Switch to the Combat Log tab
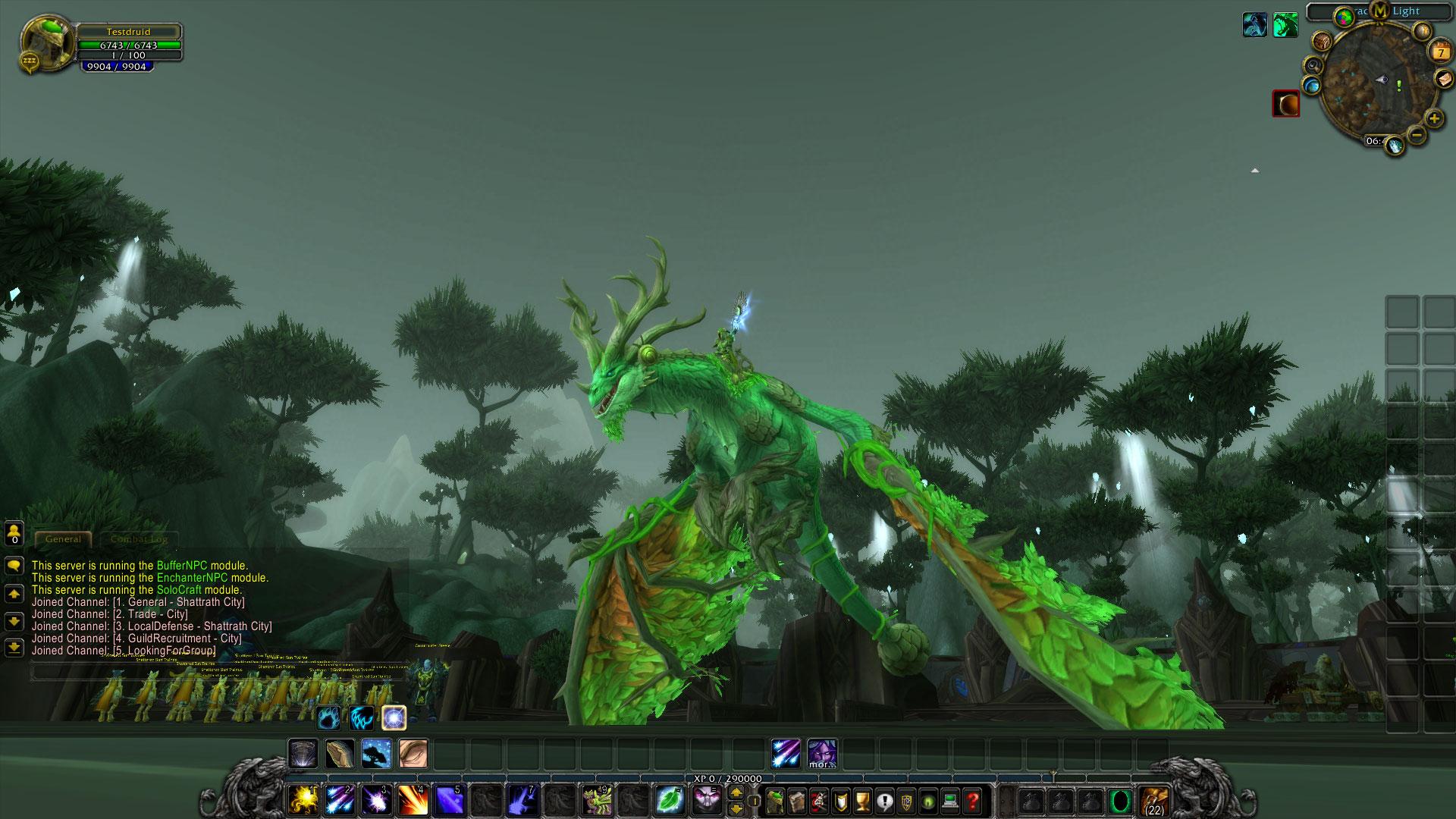Screen dimensions: 1456x819 pos(139,539)
